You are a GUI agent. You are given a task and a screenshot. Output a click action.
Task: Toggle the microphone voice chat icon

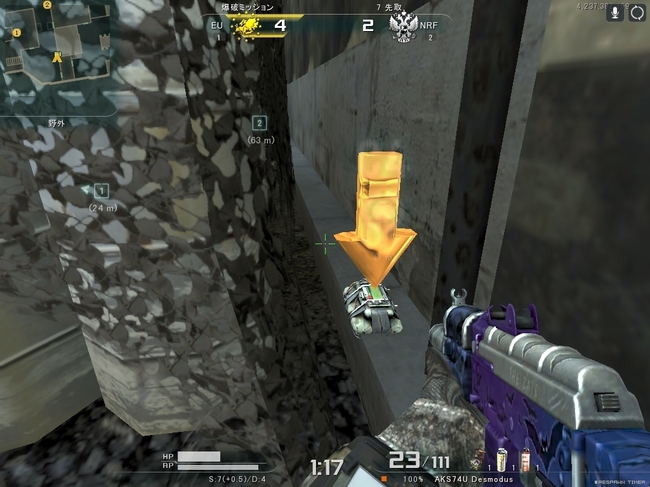tap(612, 12)
